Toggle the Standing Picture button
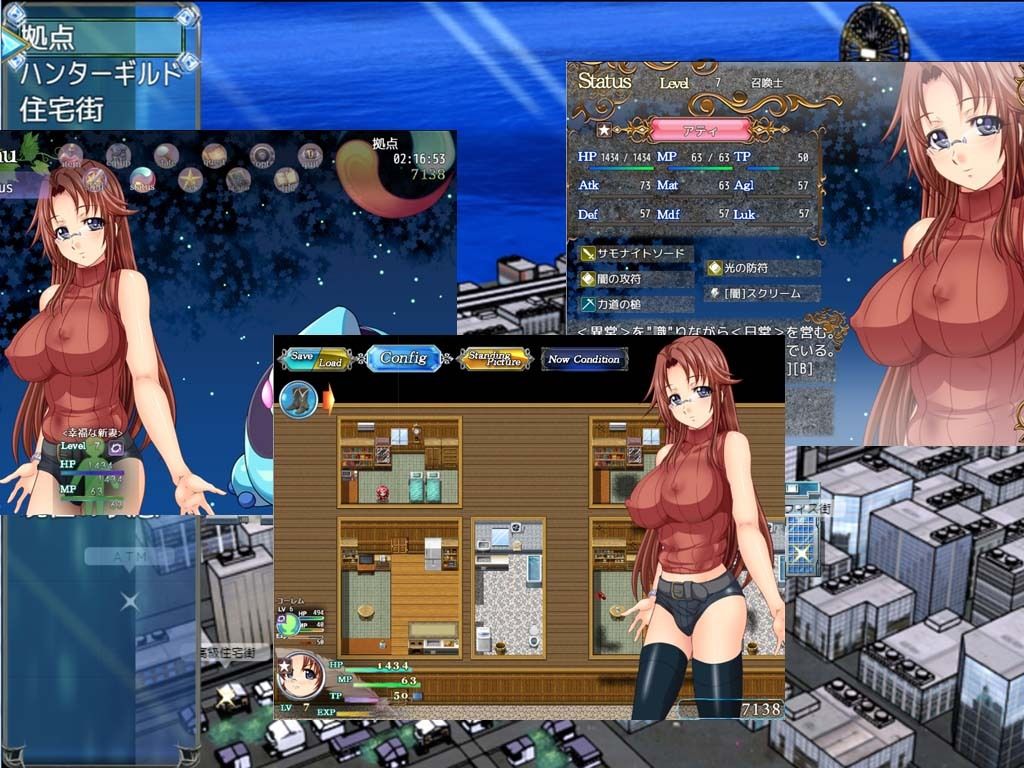Image resolution: width=1024 pixels, height=768 pixels. coord(494,359)
